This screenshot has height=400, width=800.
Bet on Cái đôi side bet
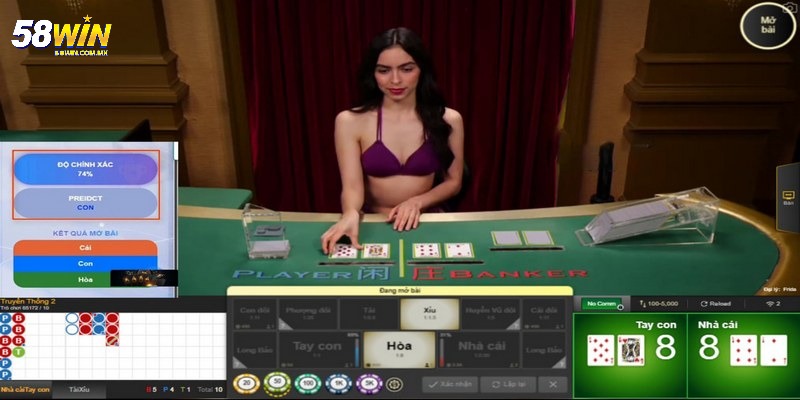[x=545, y=313]
